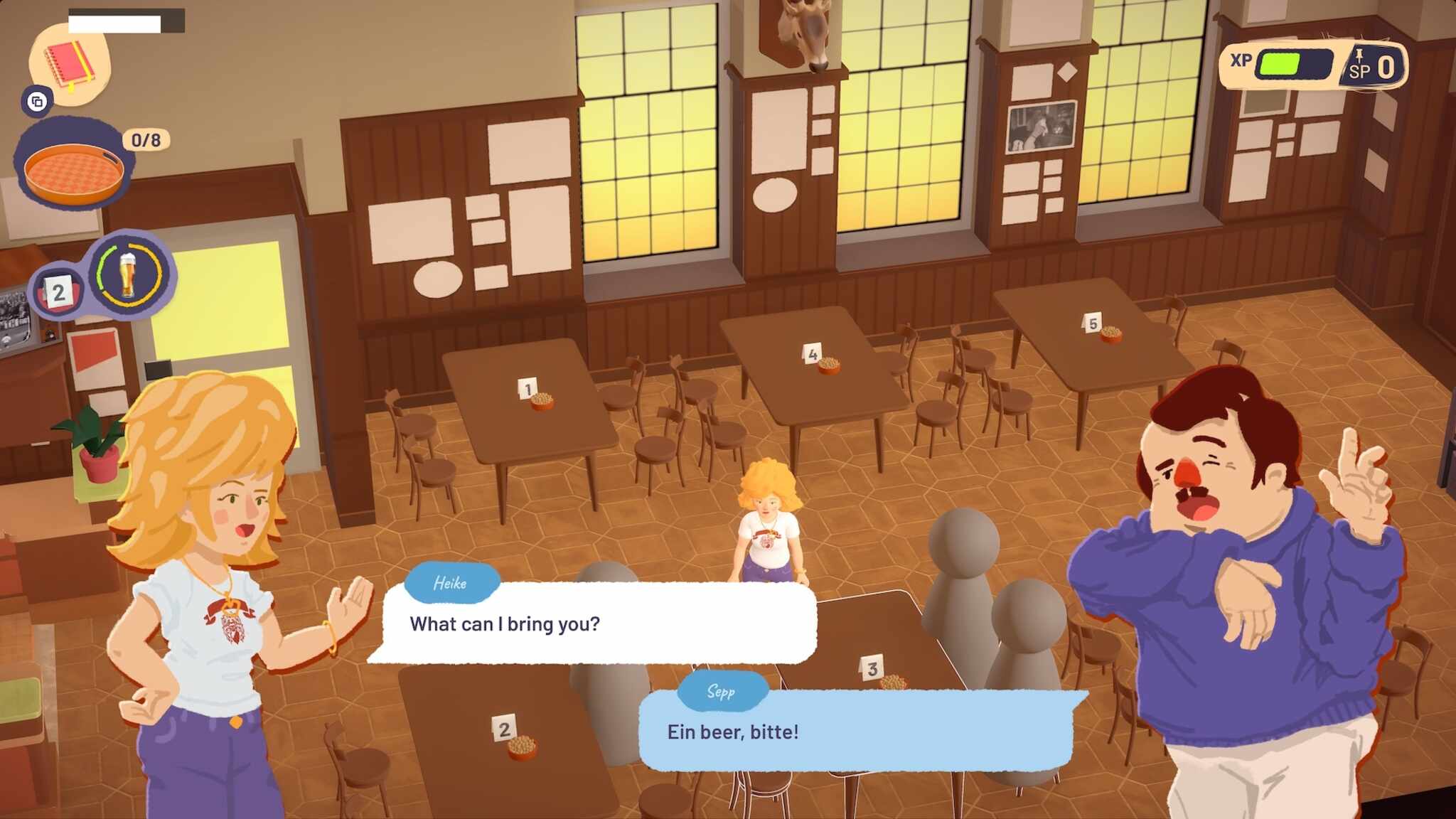The width and height of the screenshot is (1456, 819).
Task: Select the table 2 order tag
Action: point(58,292)
